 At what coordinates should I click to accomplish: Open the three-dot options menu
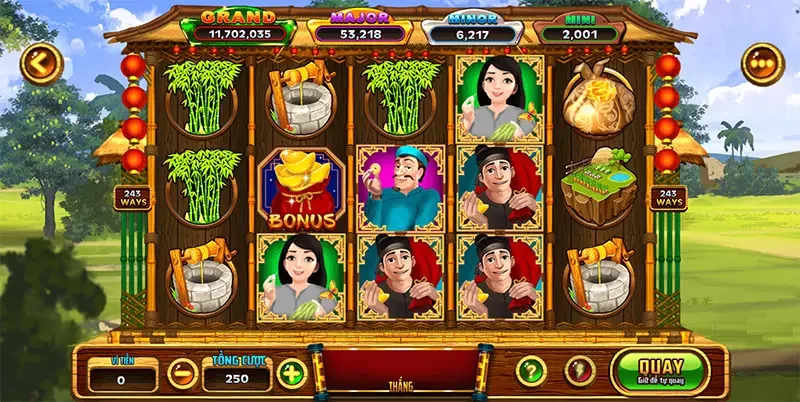762,64
